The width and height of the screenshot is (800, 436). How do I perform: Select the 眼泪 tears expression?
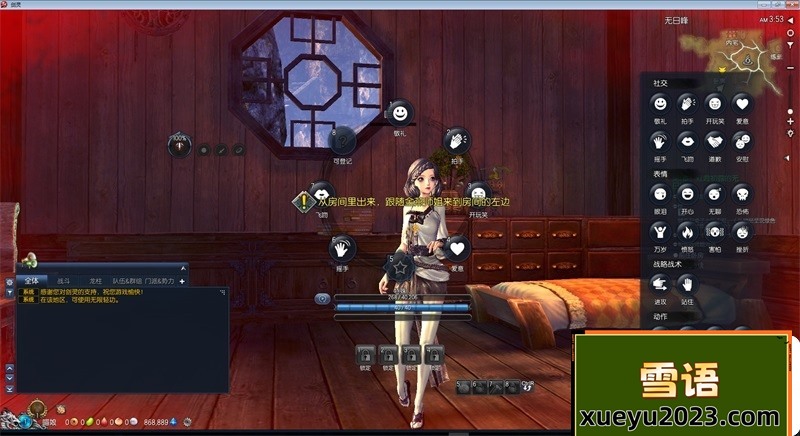tap(660, 194)
